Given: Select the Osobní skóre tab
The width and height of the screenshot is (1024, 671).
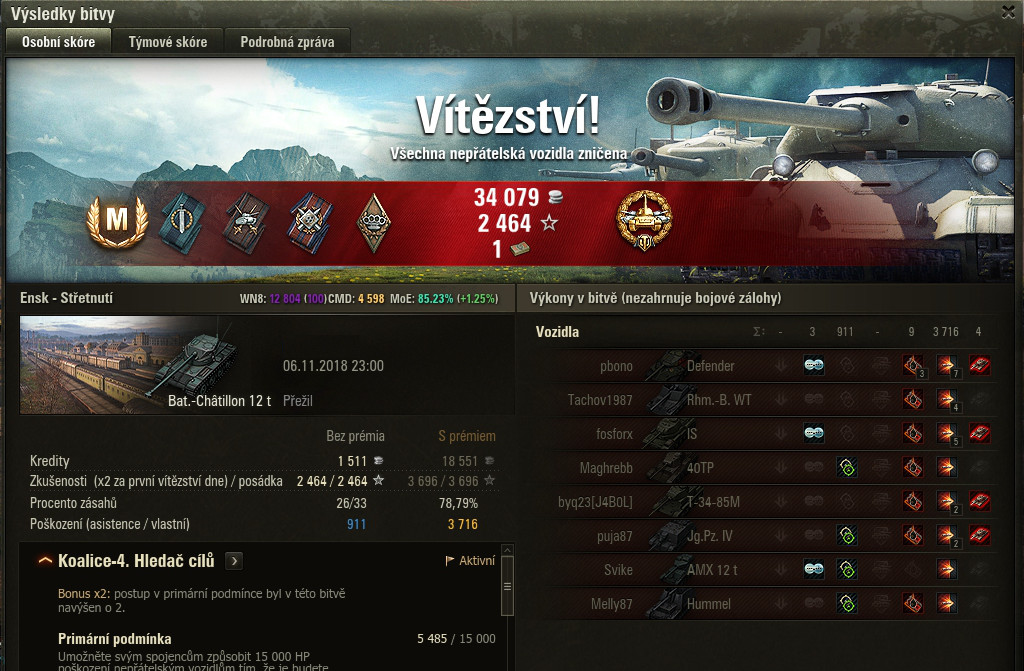Looking at the screenshot, I should tap(59, 41).
